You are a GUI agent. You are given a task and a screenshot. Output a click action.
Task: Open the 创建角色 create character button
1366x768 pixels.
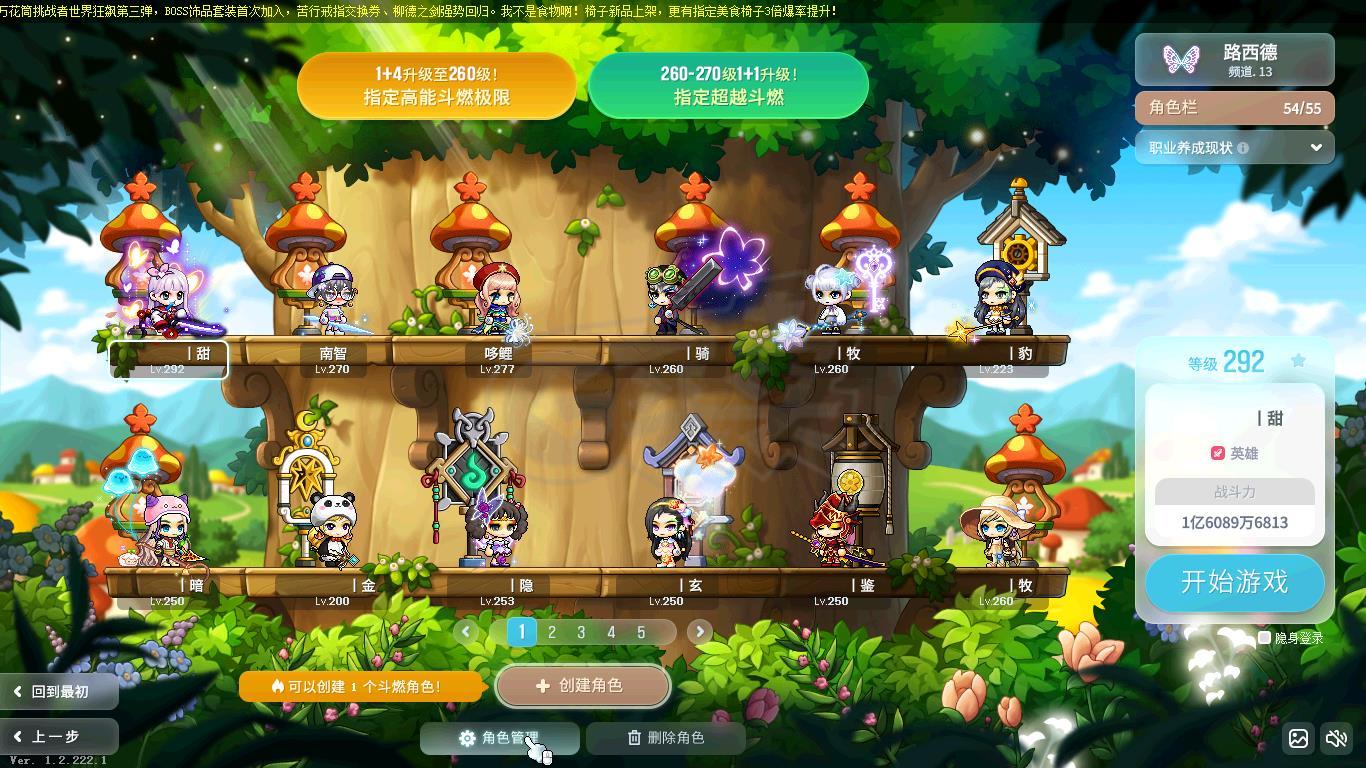(582, 686)
